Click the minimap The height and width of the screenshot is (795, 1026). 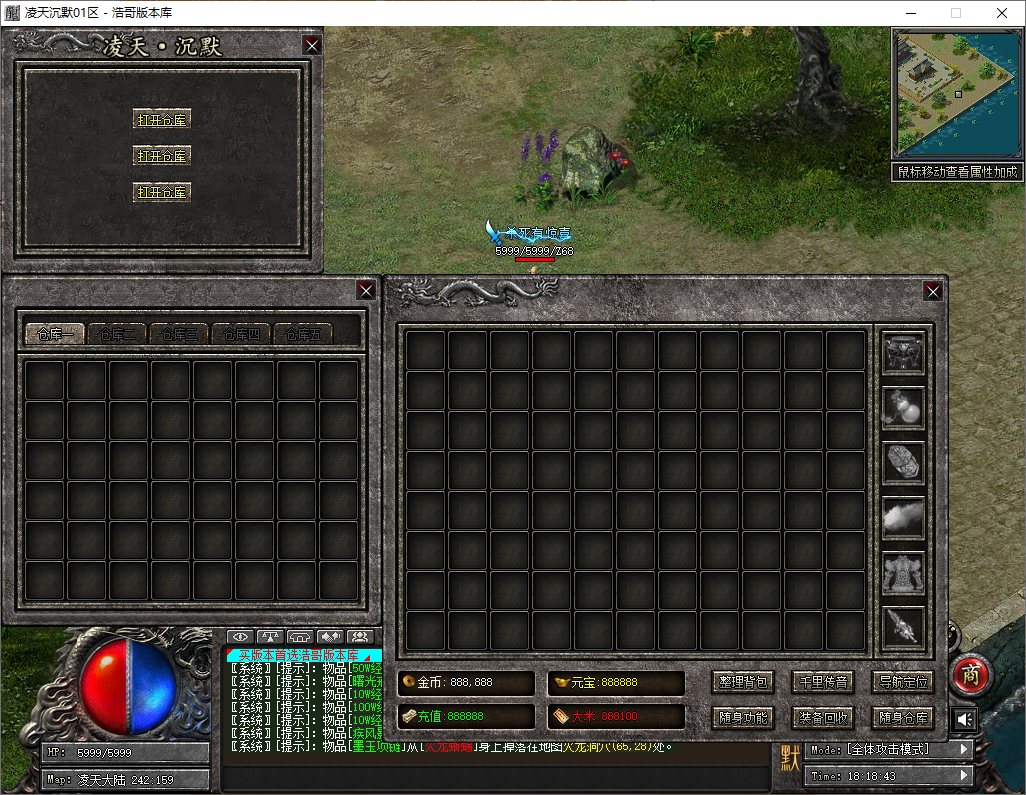(x=955, y=93)
